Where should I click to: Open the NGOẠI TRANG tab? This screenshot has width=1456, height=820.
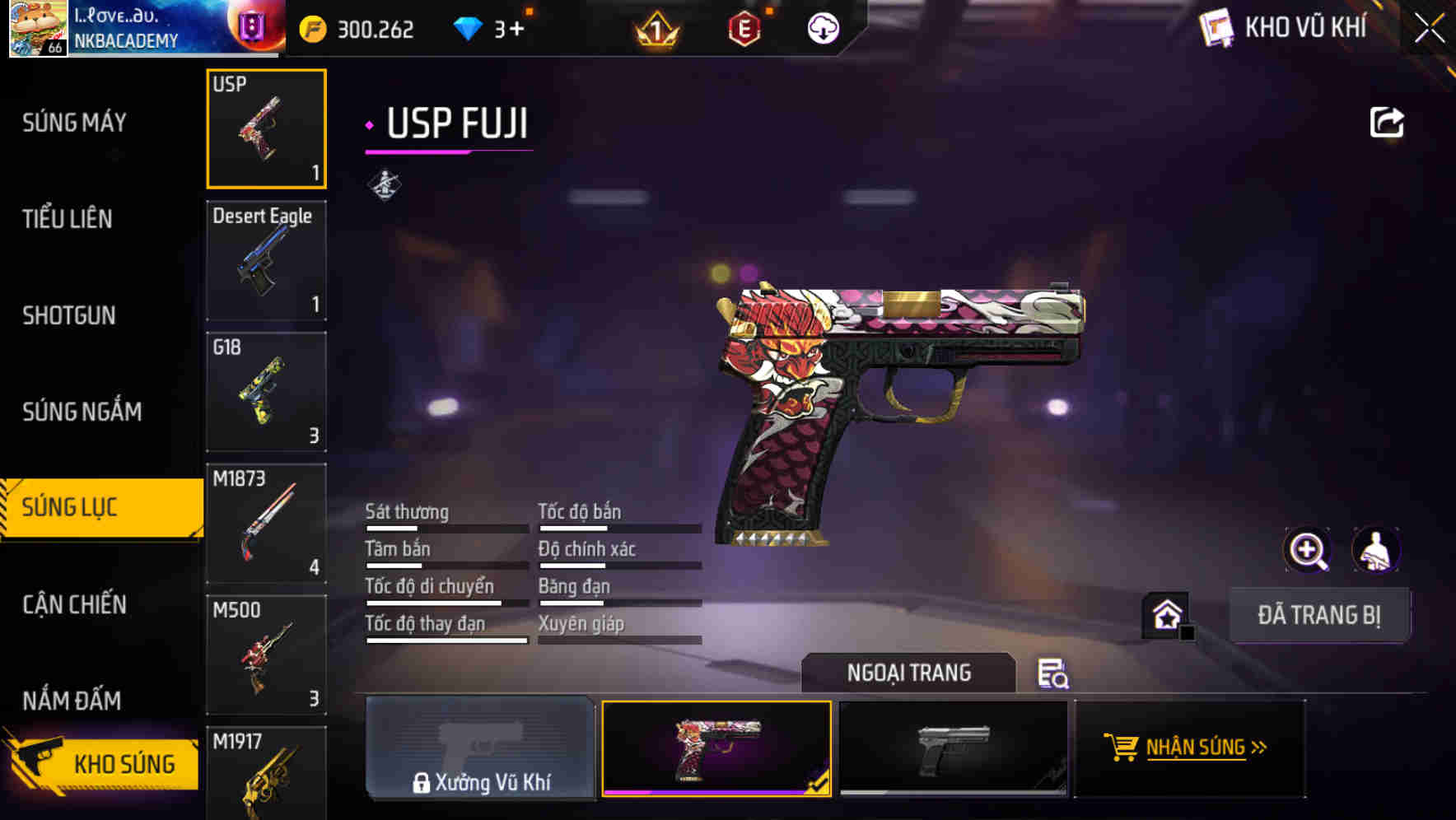910,673
